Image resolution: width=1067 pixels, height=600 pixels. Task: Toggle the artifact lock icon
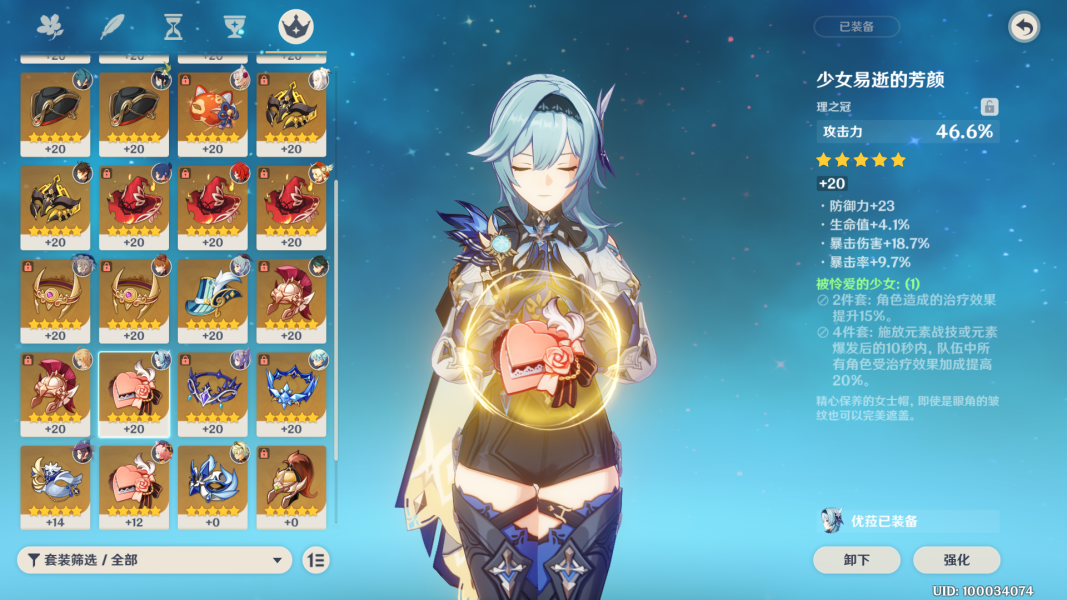pos(989,107)
